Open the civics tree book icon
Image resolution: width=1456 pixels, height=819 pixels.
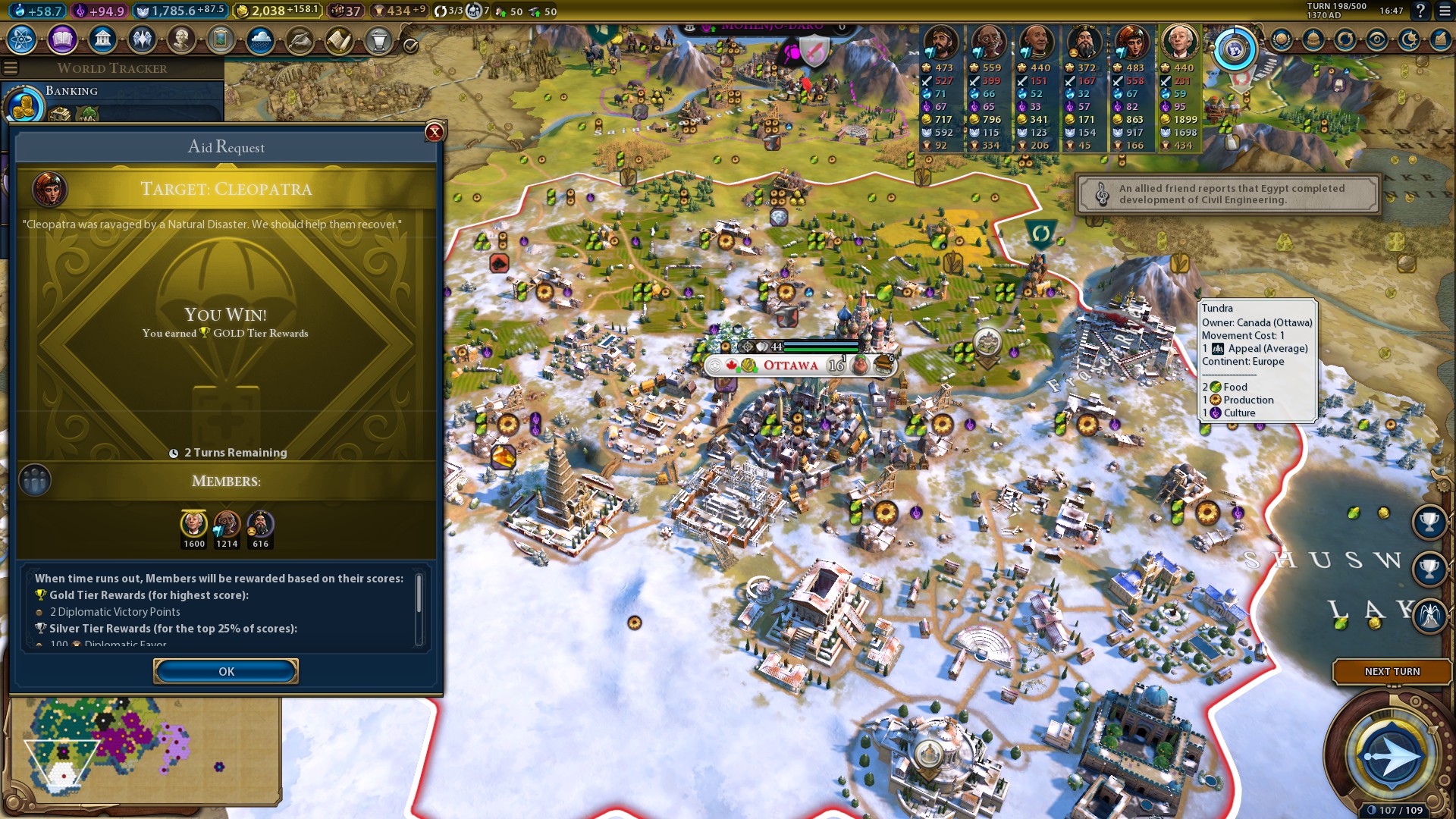[62, 39]
